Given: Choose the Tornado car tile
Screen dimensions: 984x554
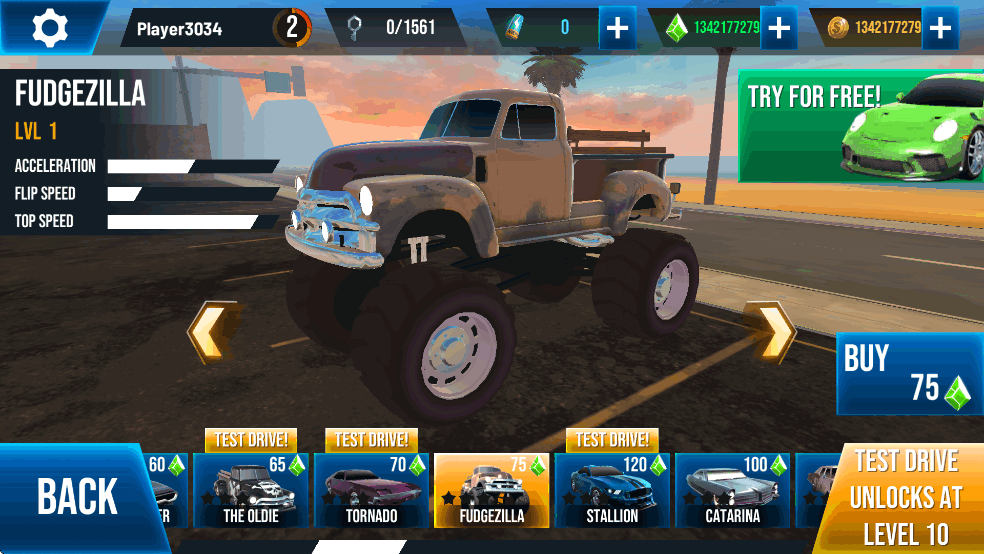Looking at the screenshot, I should click(371, 490).
